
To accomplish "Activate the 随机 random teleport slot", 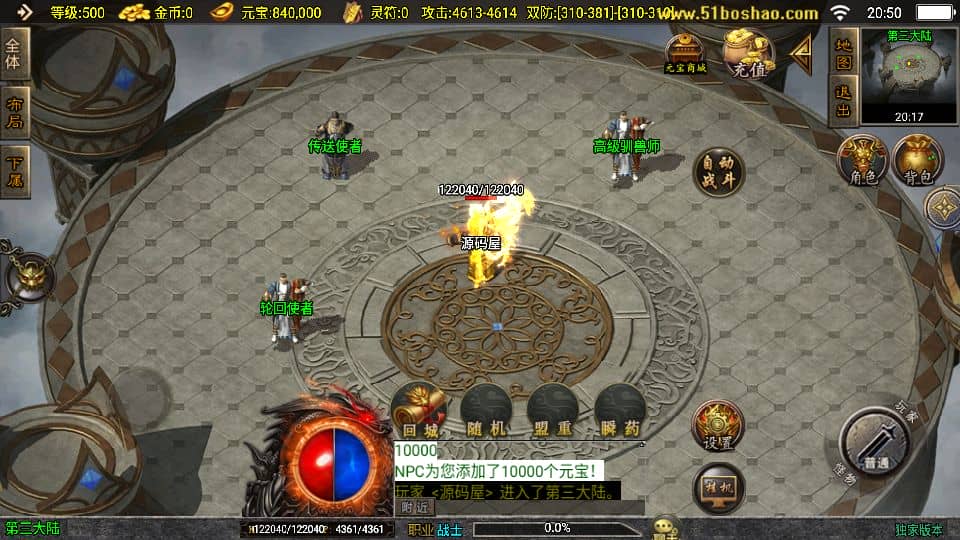I will (x=486, y=410).
